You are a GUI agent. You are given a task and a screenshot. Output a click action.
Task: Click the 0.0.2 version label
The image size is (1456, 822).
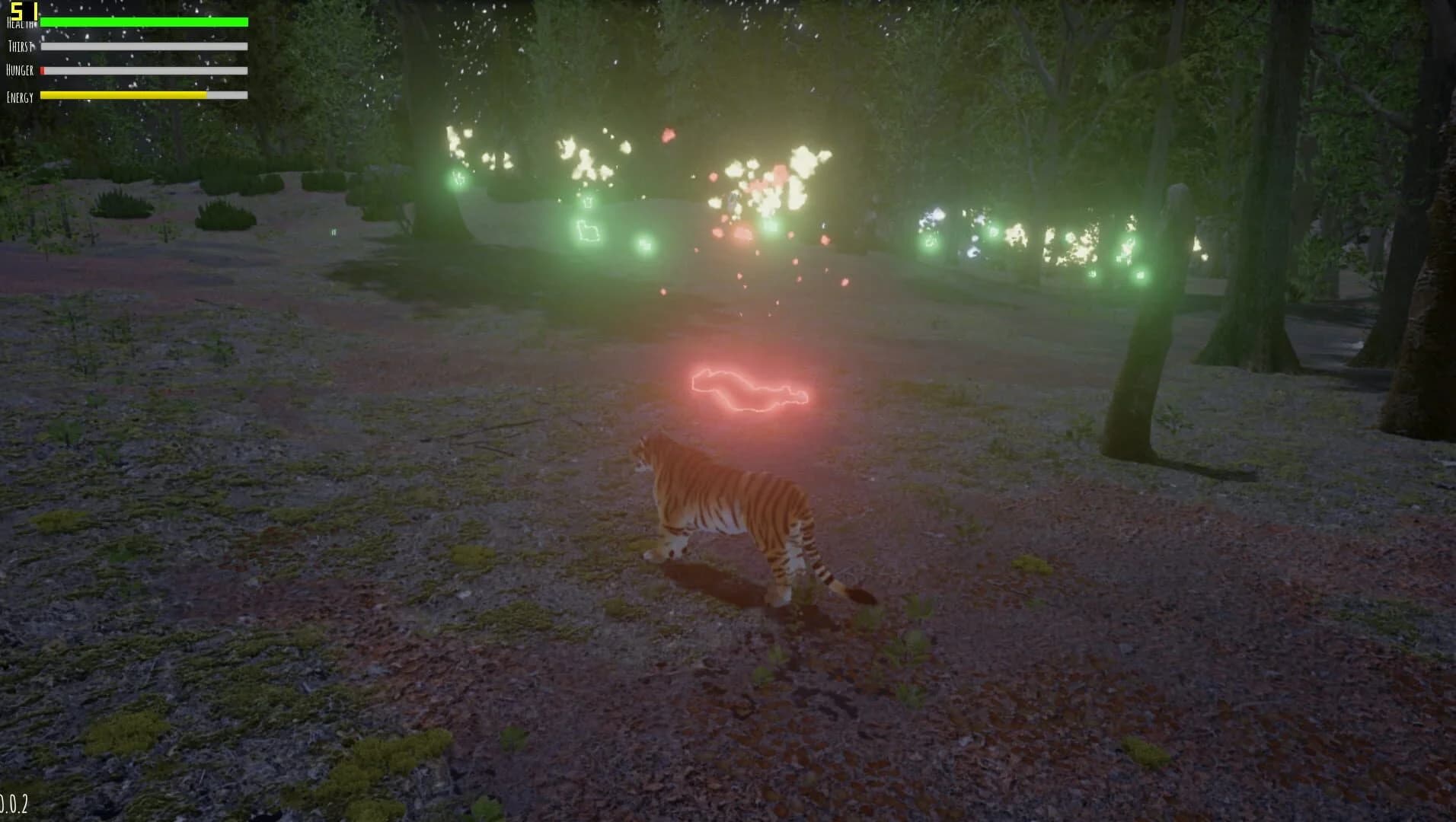[x=15, y=803]
